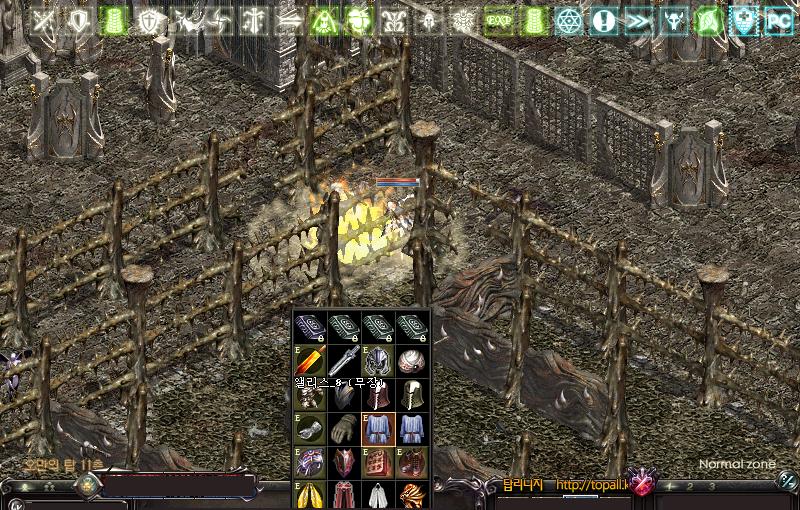
Task: Open the topall website link
Action: point(590,487)
